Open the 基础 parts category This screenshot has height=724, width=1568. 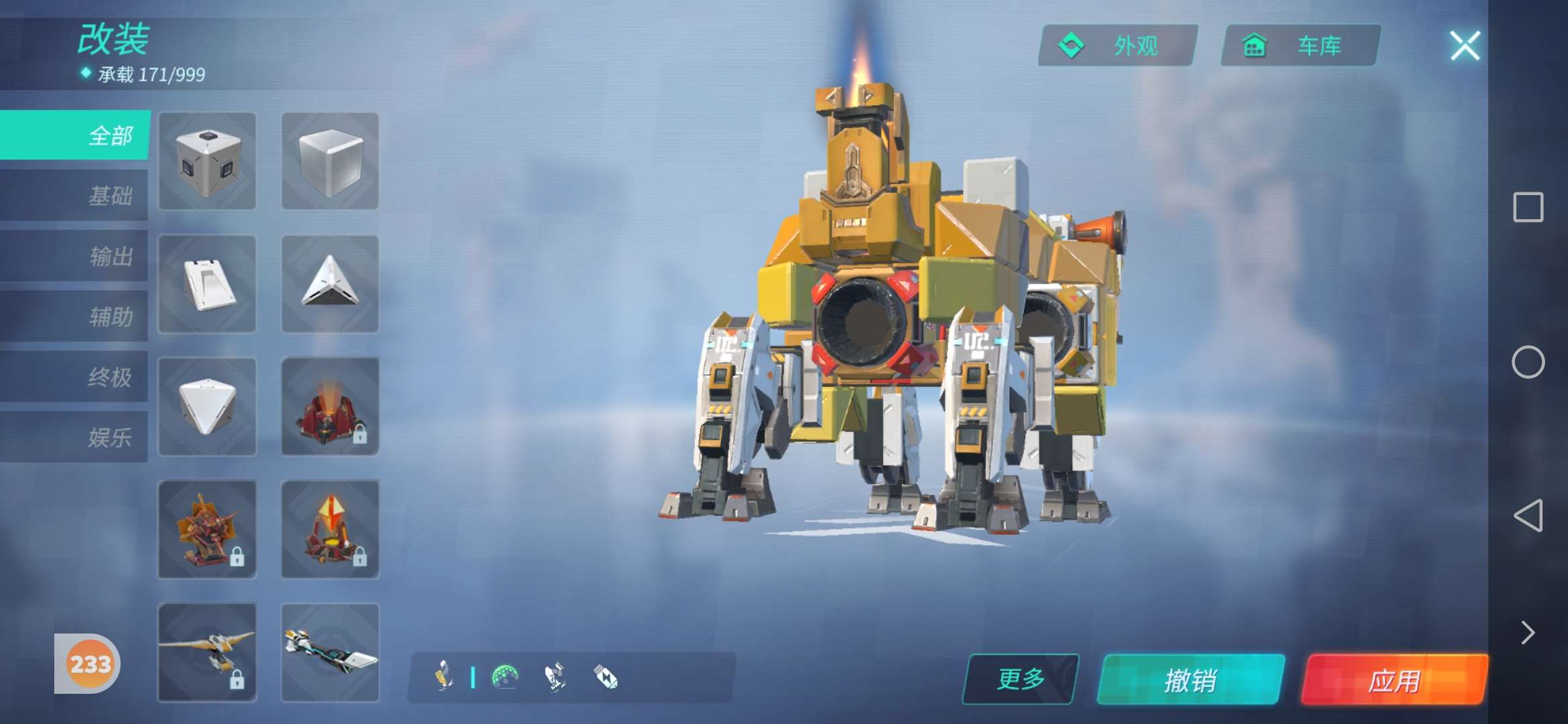pos(75,196)
